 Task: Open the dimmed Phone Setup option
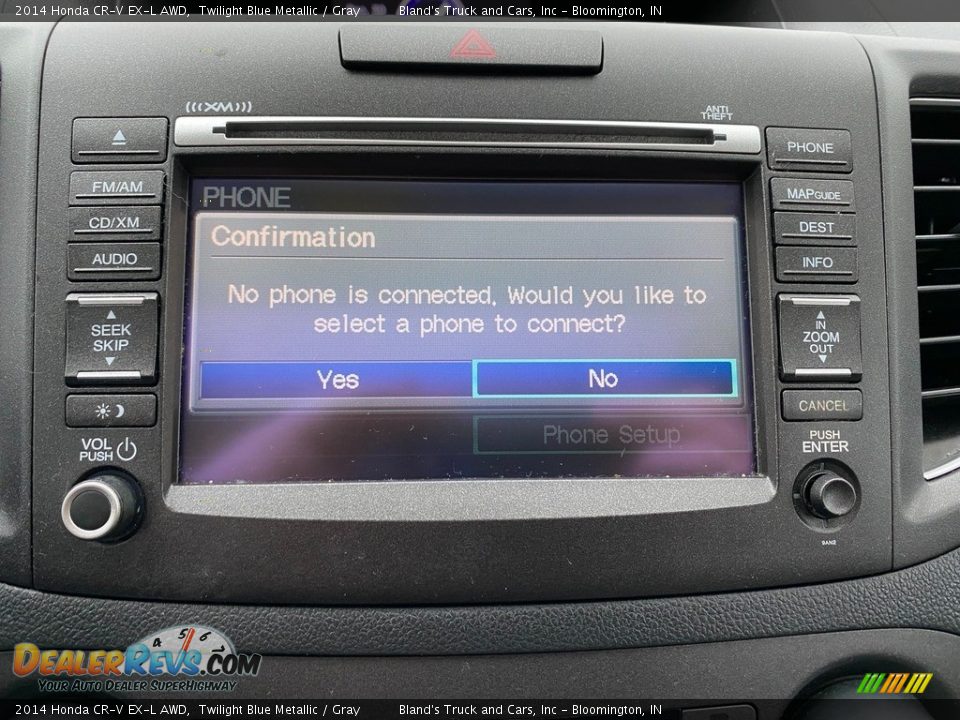[610, 435]
